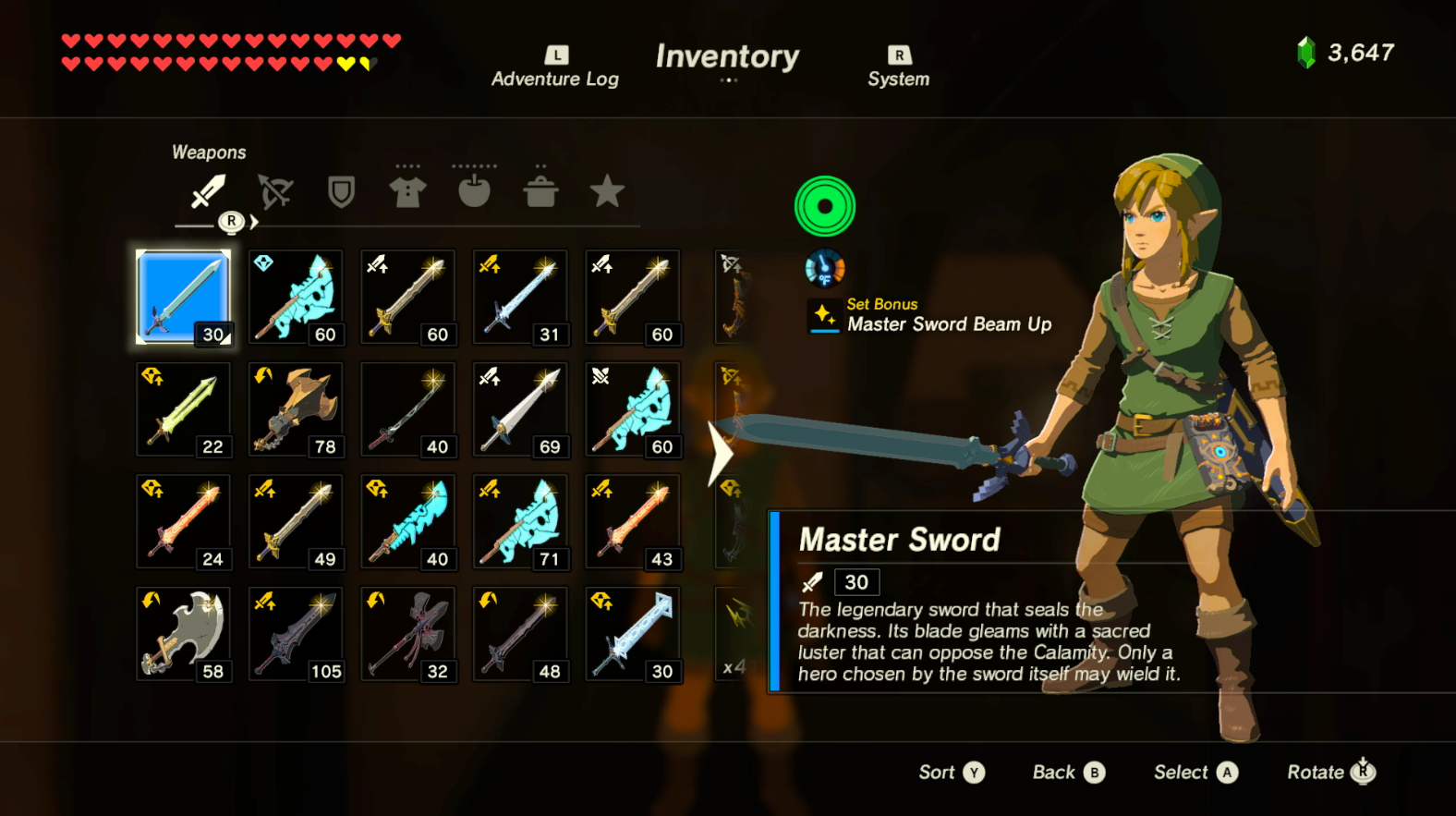Click the left weapon page arrow
The height and width of the screenshot is (816, 1456).
720,452
